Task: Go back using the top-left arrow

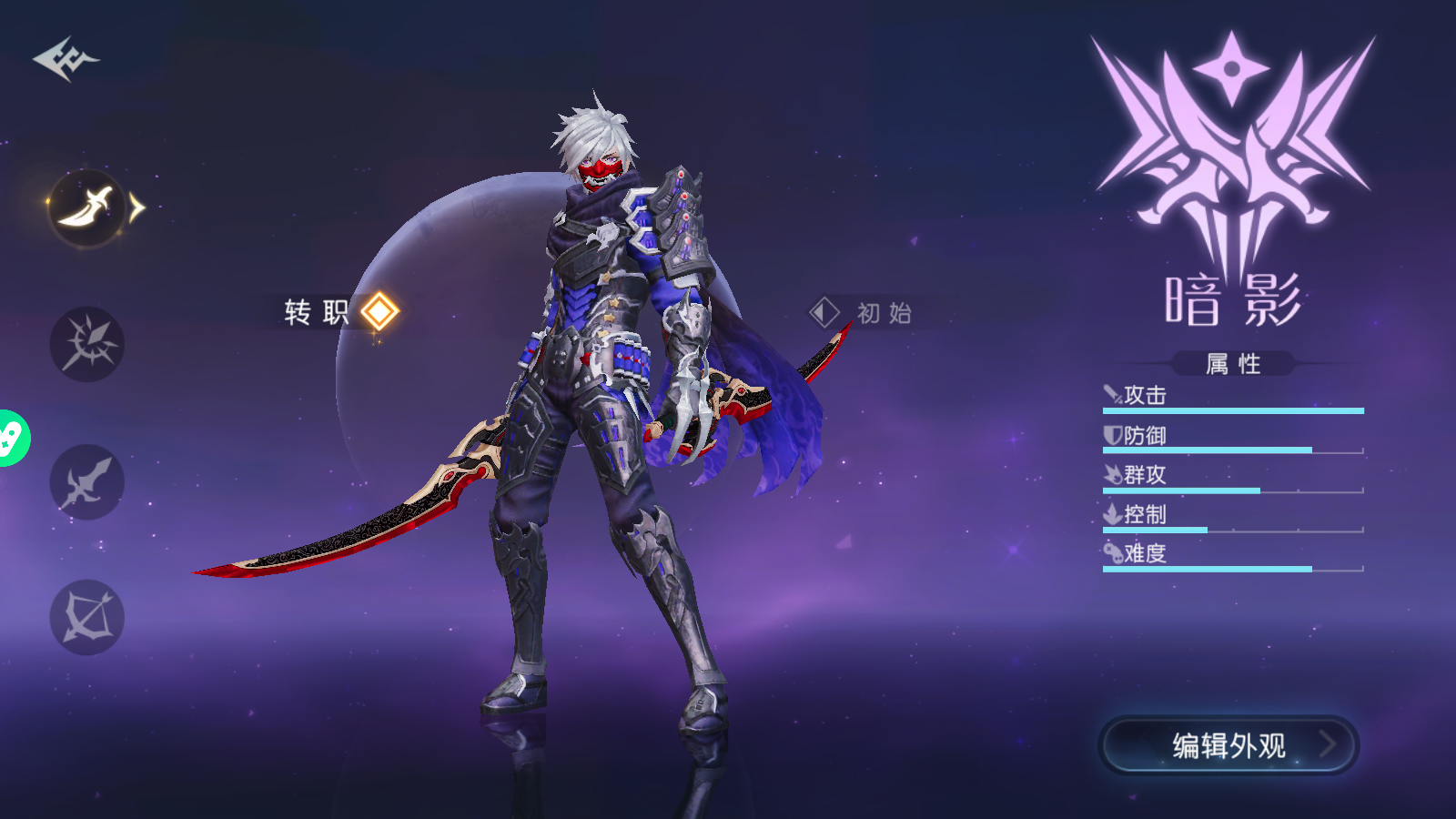Action: [66, 59]
